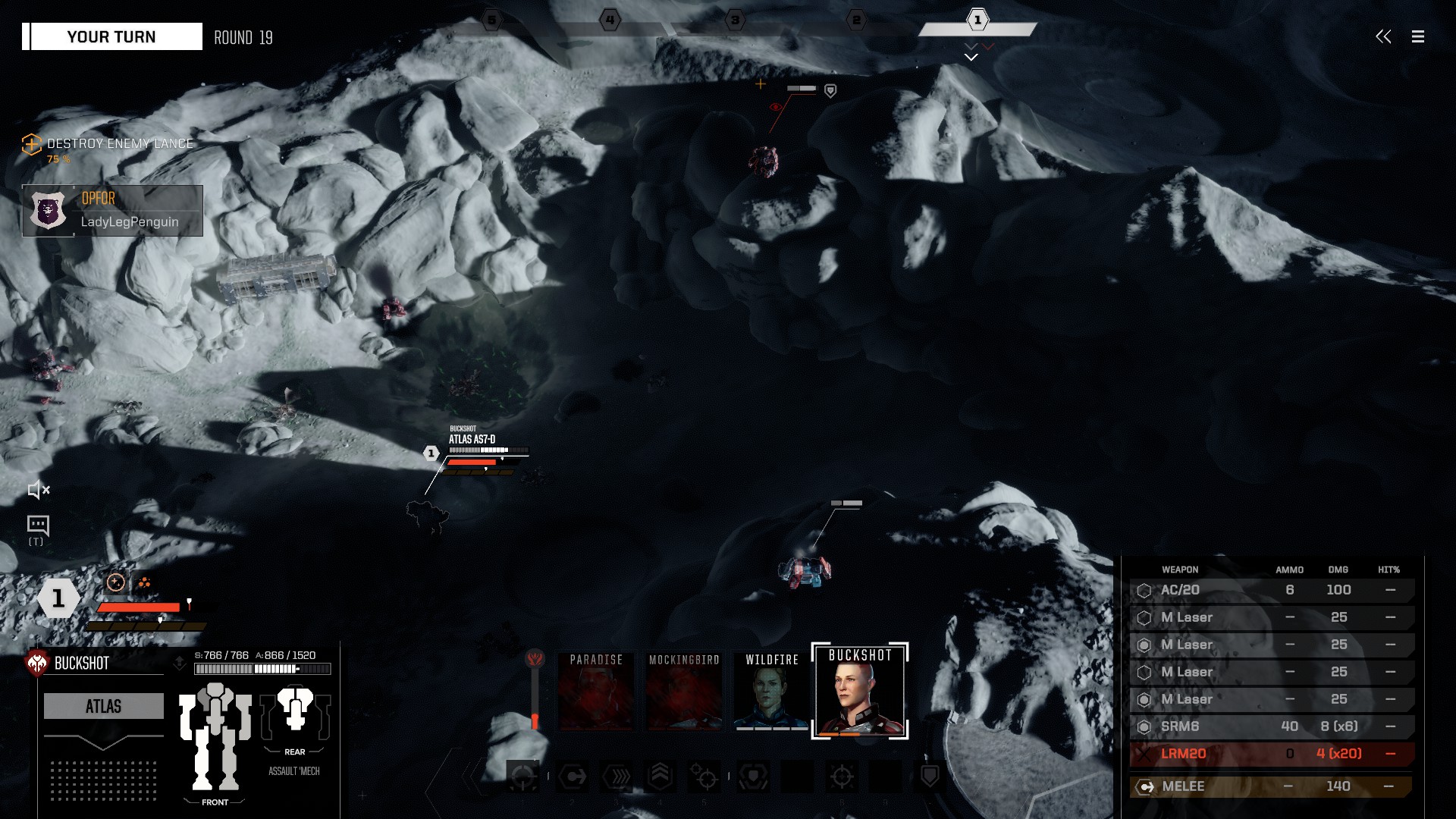Activate the multi-target double crosshair ability

point(704,777)
